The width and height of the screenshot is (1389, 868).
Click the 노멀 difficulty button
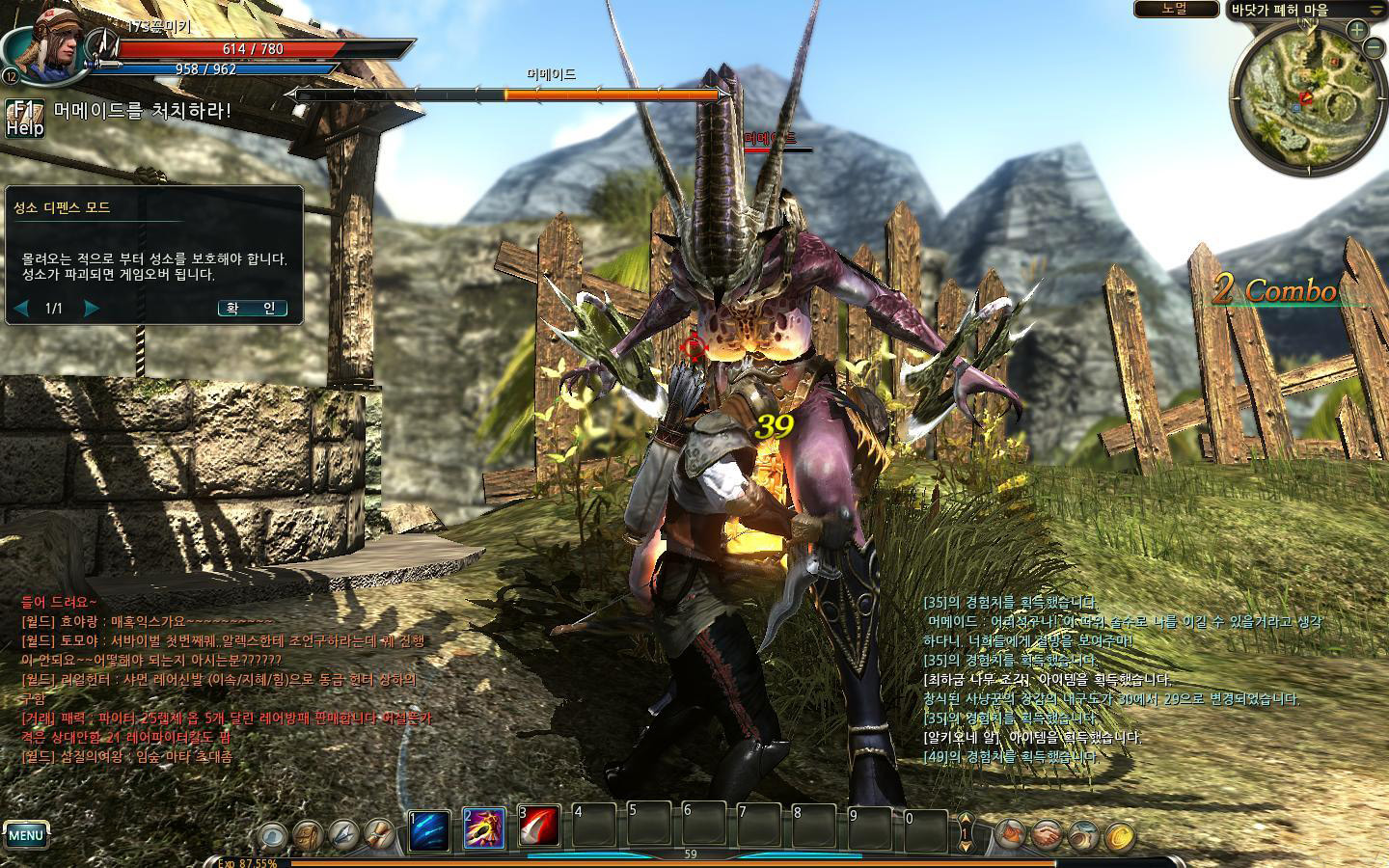[1175, 9]
